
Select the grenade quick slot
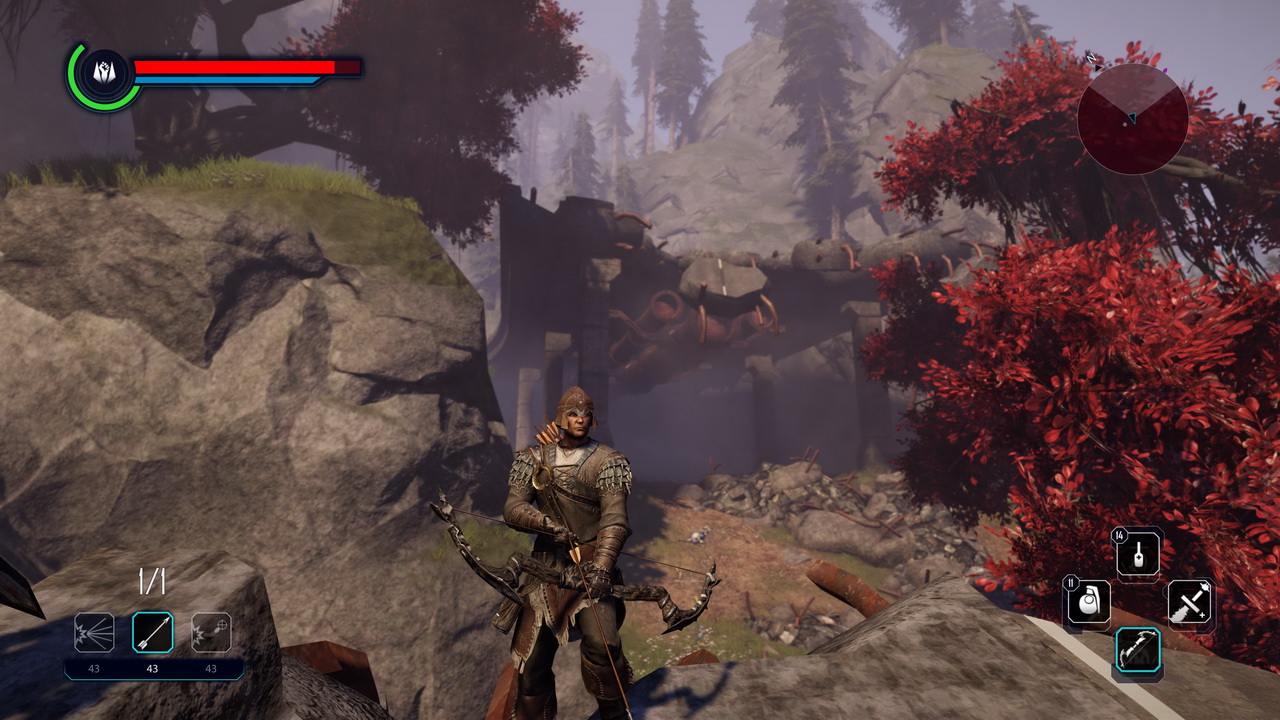click(x=1088, y=603)
